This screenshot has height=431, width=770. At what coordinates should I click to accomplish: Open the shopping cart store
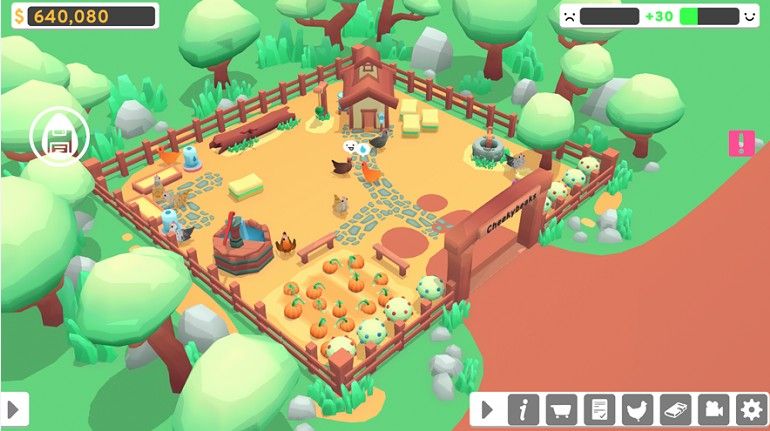pyautogui.click(x=561, y=409)
